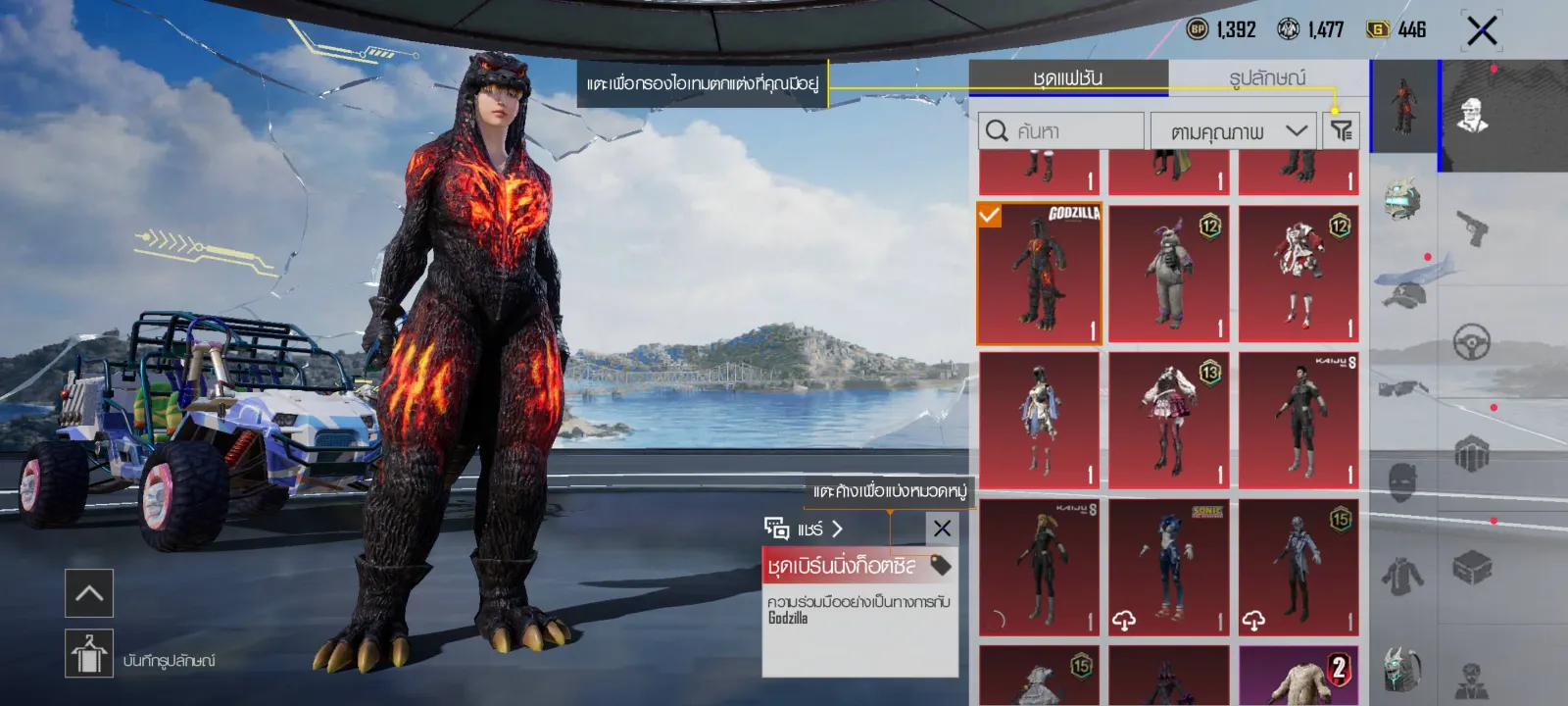Choose the grey bunny mascot outfit
1568x706 pixels.
pyautogui.click(x=1169, y=275)
